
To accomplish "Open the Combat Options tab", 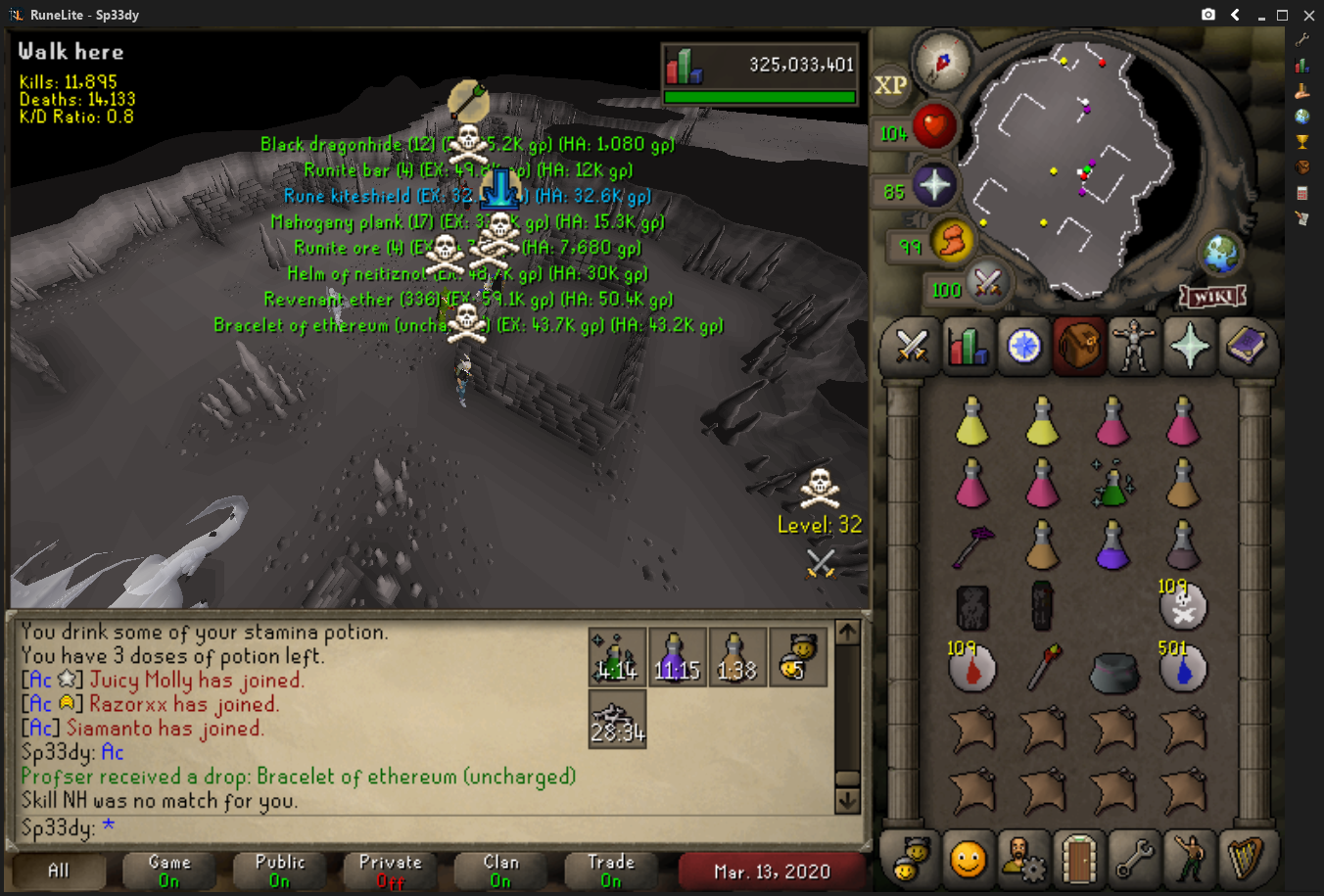I will click(x=912, y=346).
